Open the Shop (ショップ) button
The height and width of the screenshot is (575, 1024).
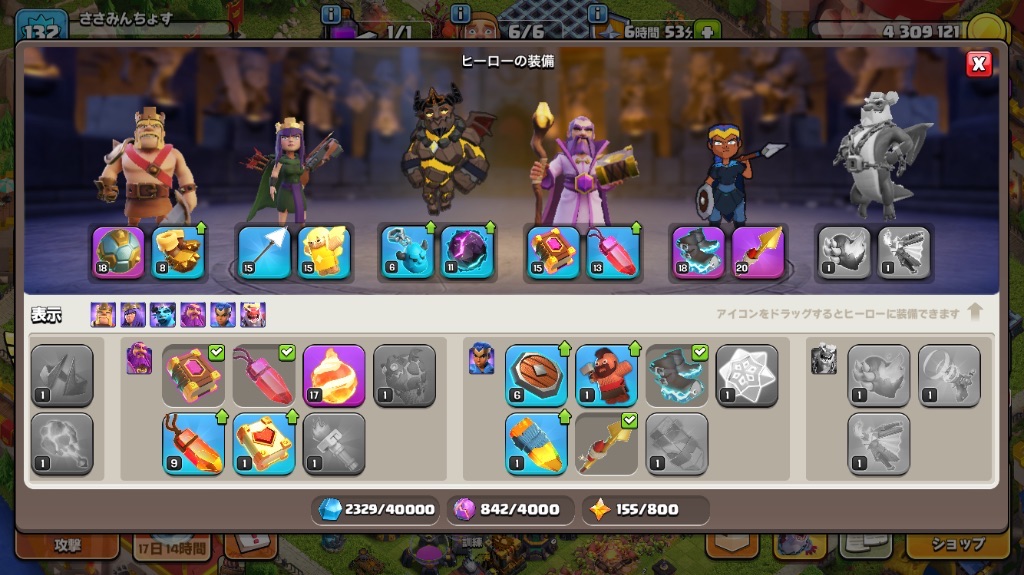(x=958, y=545)
